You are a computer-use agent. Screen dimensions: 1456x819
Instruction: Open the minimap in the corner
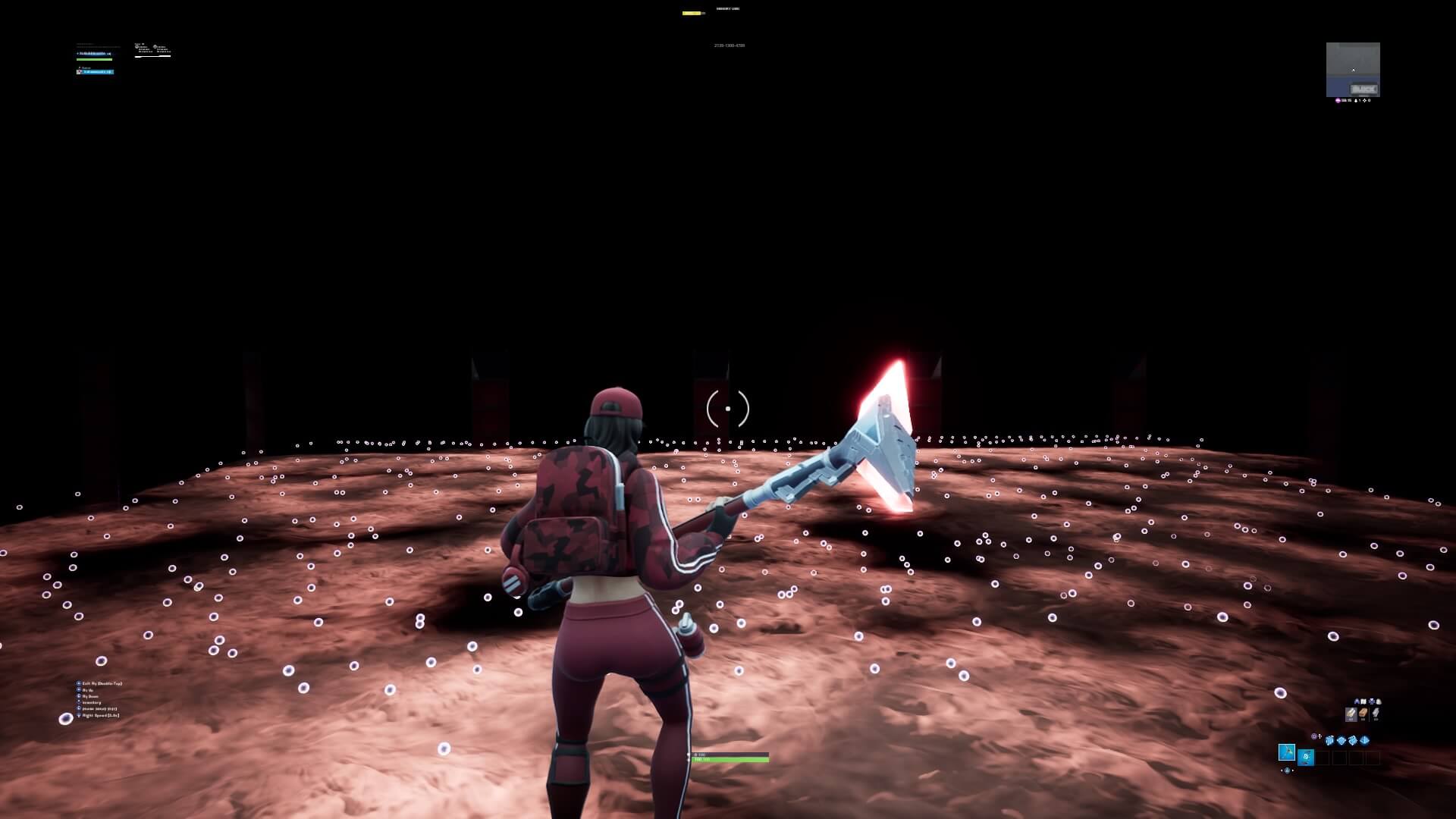[x=1353, y=69]
